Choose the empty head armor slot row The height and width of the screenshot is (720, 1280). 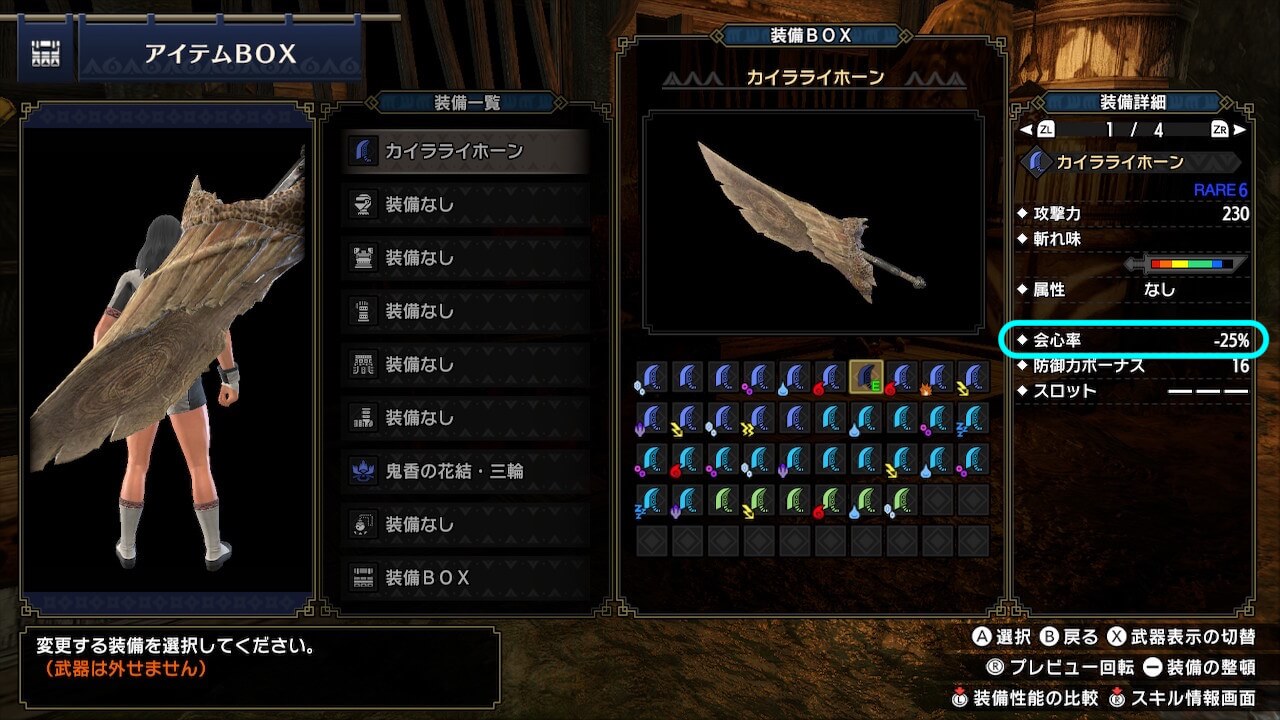pyautogui.click(x=465, y=205)
